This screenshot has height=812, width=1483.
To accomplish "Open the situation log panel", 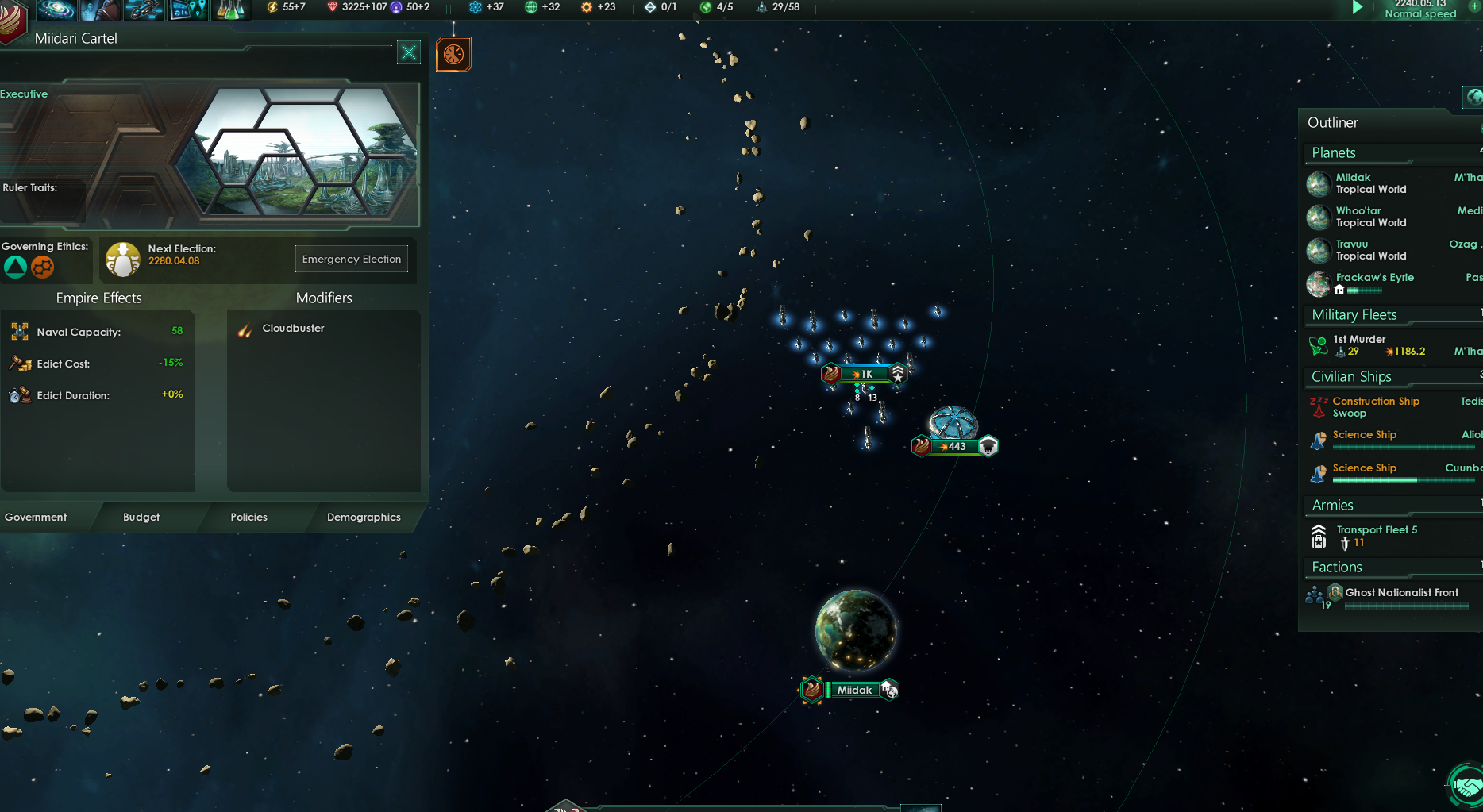I will 187,9.
